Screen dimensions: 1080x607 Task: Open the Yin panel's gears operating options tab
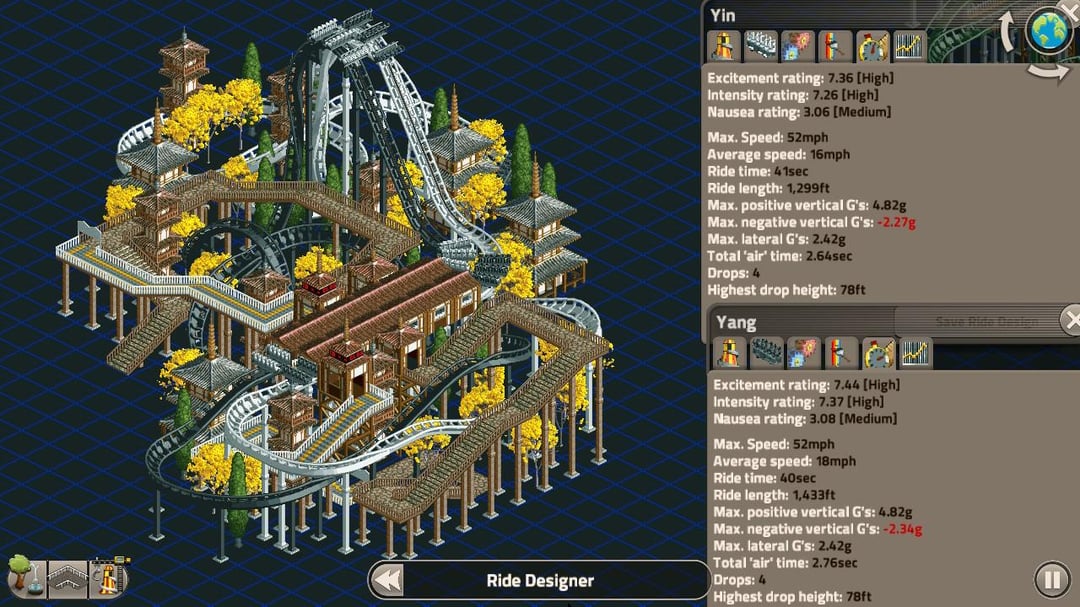click(x=799, y=46)
